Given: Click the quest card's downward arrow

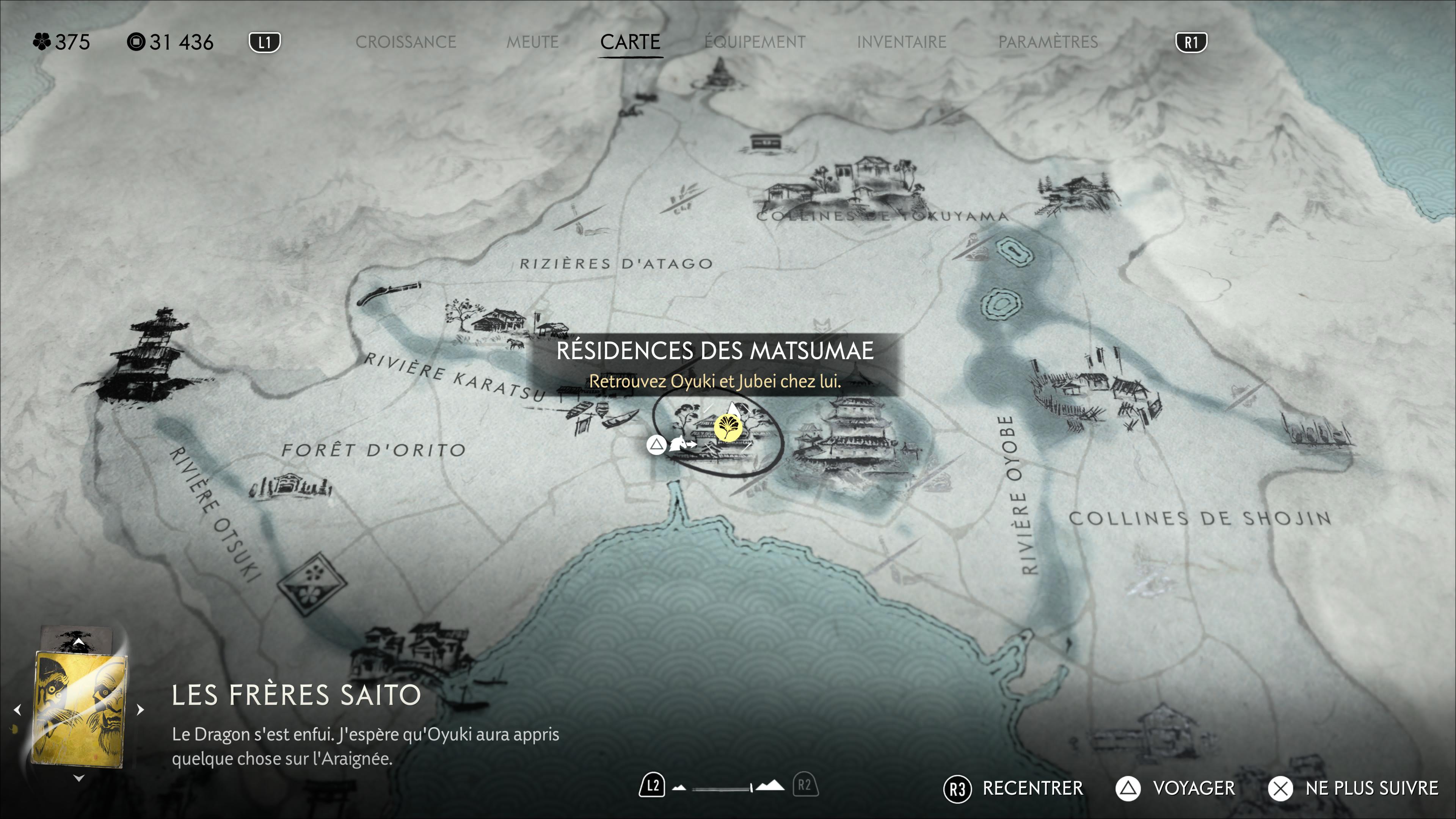Looking at the screenshot, I should [78, 778].
